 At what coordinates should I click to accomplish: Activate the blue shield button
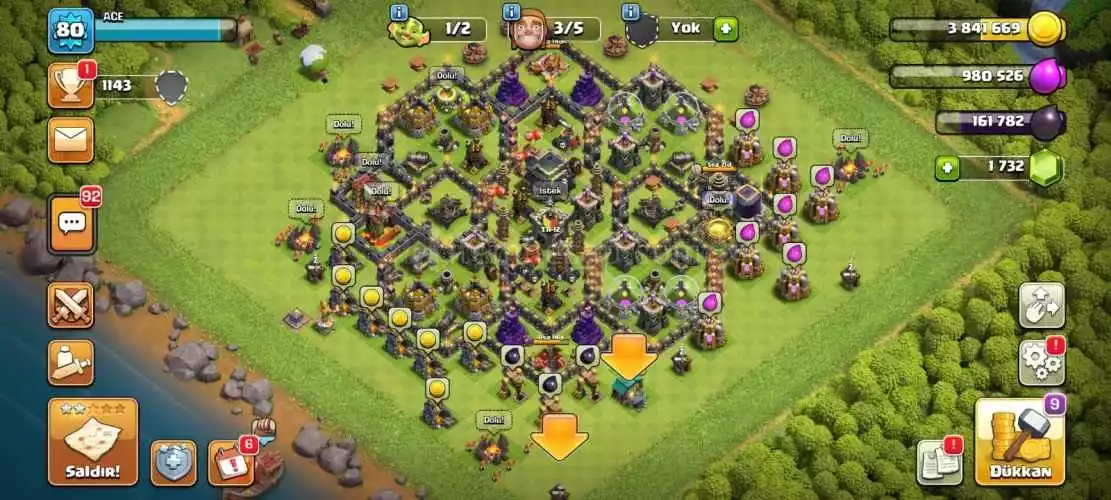(x=173, y=462)
